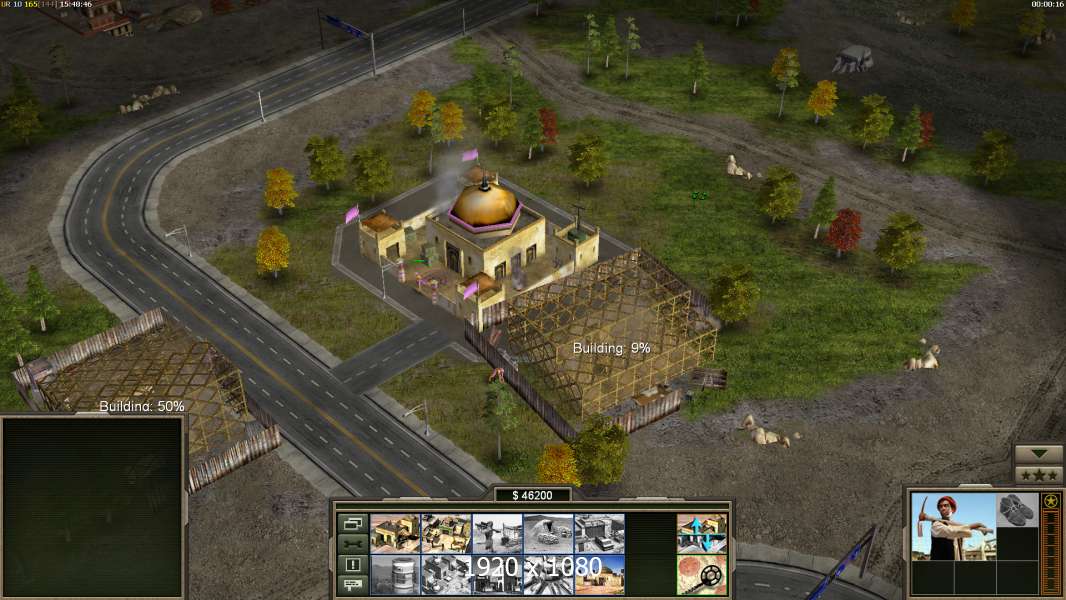Select the Tunnel Network build icon
The width and height of the screenshot is (1066, 600).
548,534
